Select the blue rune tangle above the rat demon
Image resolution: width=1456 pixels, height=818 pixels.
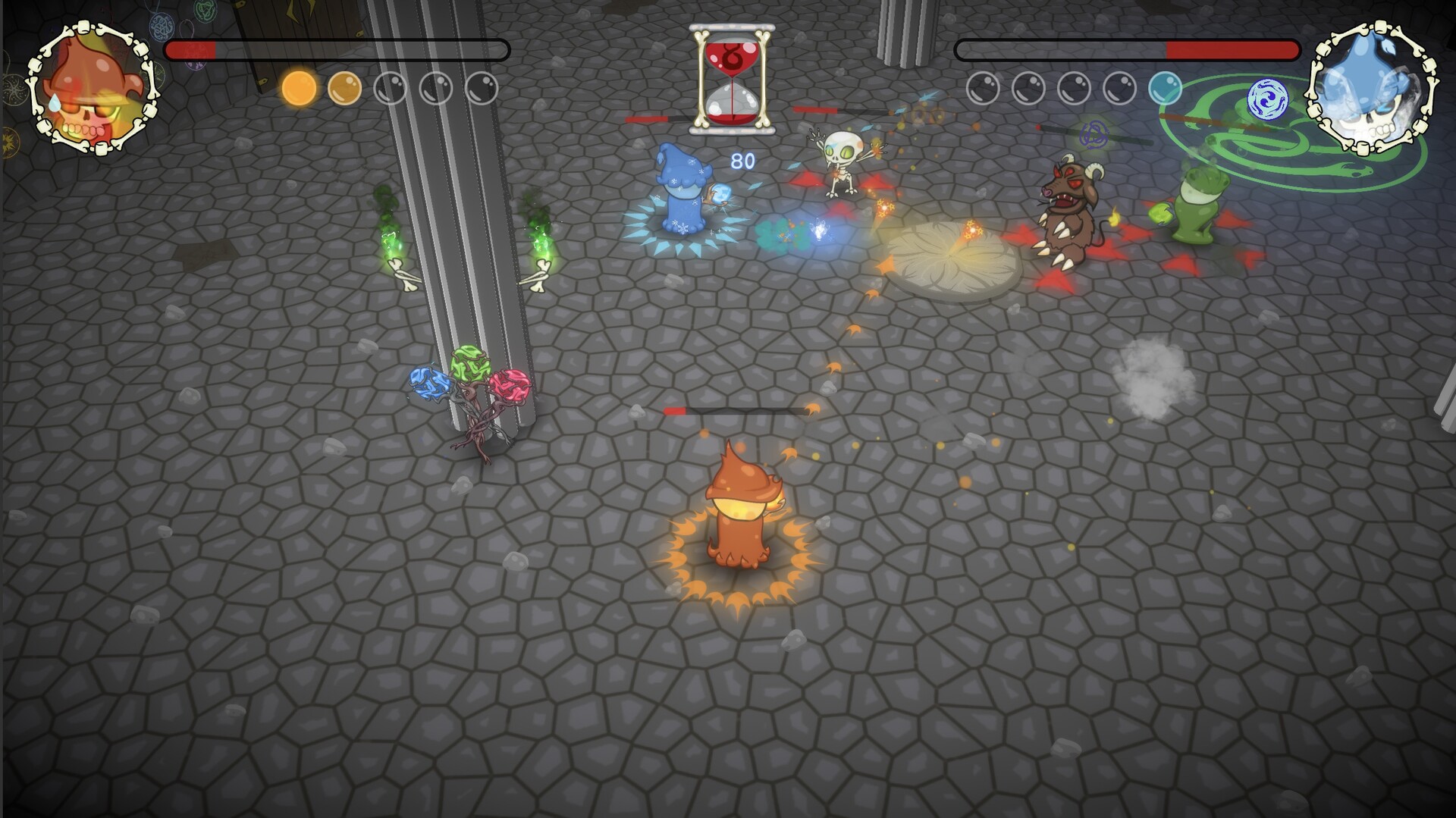[x=1094, y=135]
